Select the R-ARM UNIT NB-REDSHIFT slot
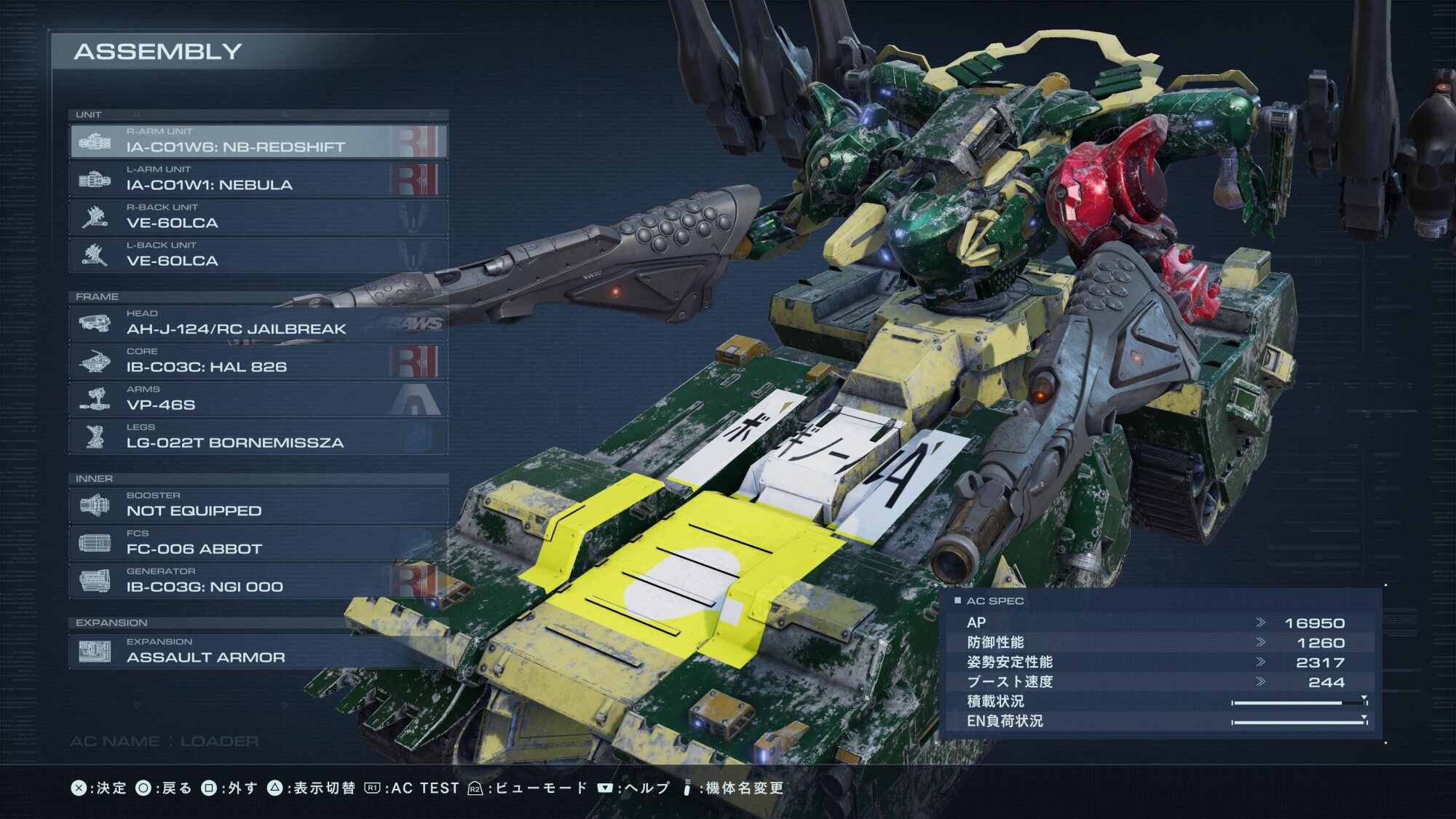The image size is (1456, 819). click(x=258, y=141)
